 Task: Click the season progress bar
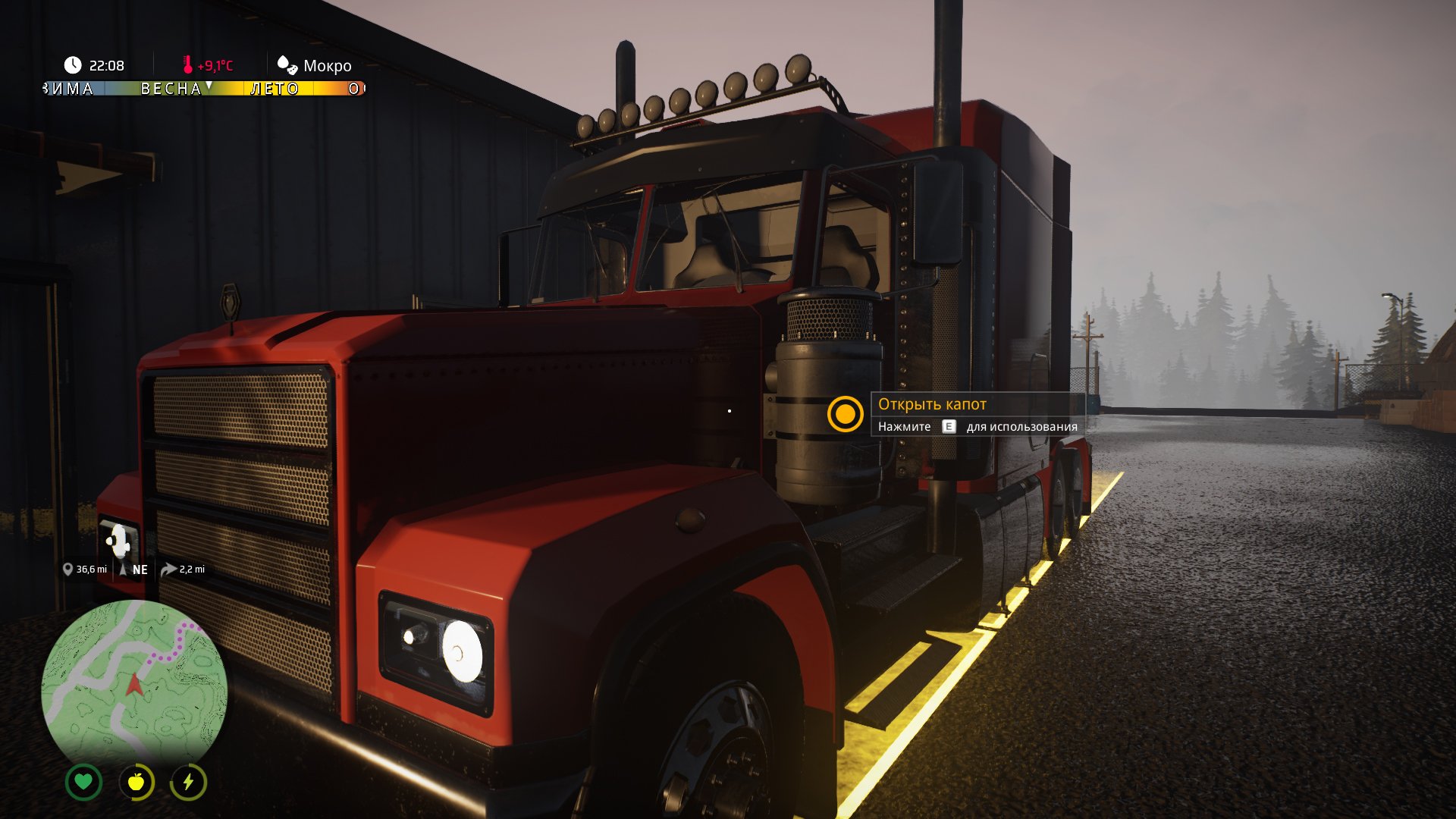pyautogui.click(x=203, y=89)
